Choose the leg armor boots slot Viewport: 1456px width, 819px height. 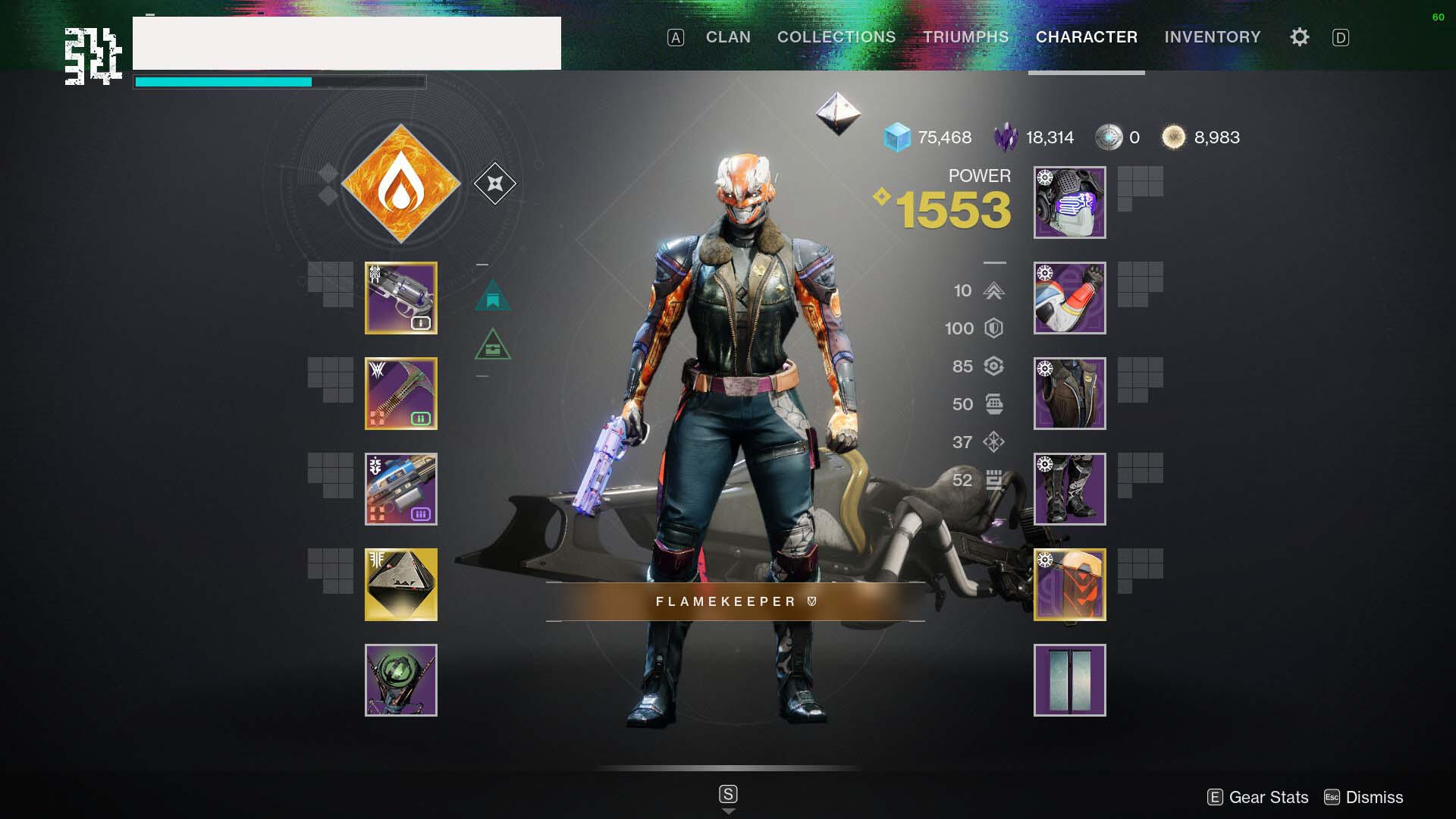point(1069,489)
